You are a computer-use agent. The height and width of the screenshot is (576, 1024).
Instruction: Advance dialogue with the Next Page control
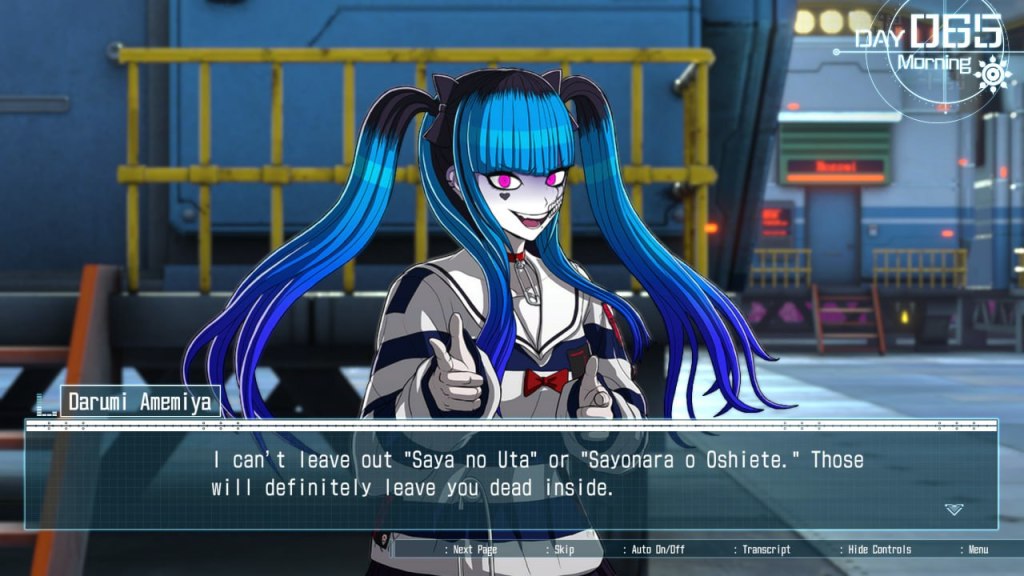click(x=474, y=549)
